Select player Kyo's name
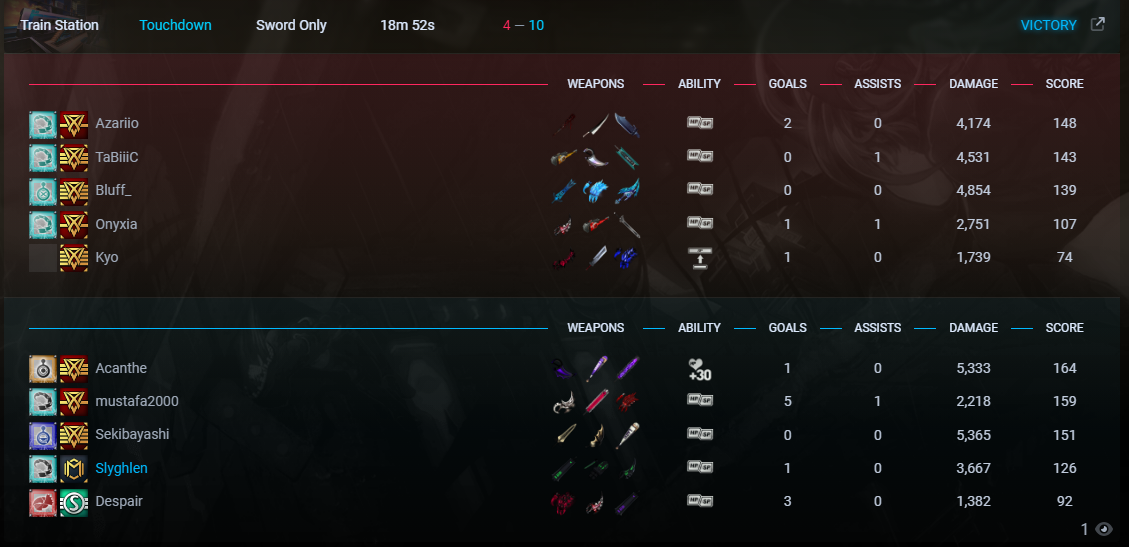Screen dimensions: 1129x547 coord(107,257)
